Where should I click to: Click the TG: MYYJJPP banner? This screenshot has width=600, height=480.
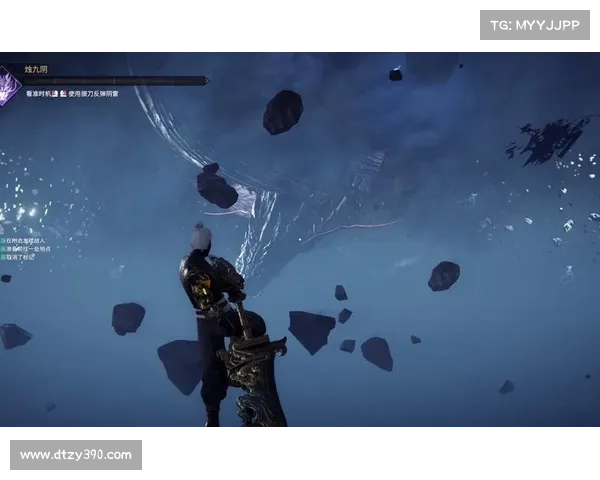click(535, 24)
